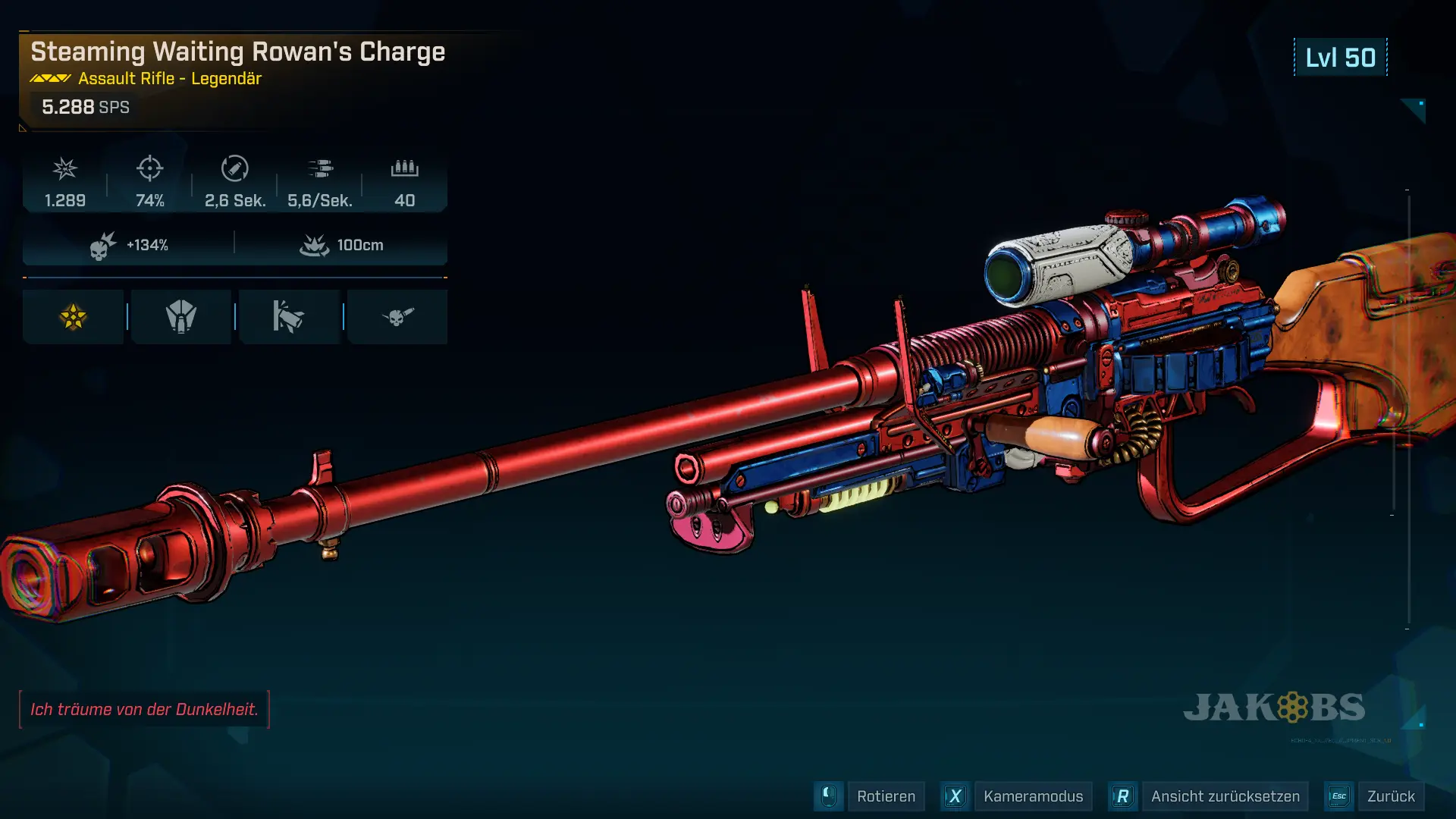Select the armored helmet perk icon
The width and height of the screenshot is (1456, 819).
pyautogui.click(x=181, y=317)
